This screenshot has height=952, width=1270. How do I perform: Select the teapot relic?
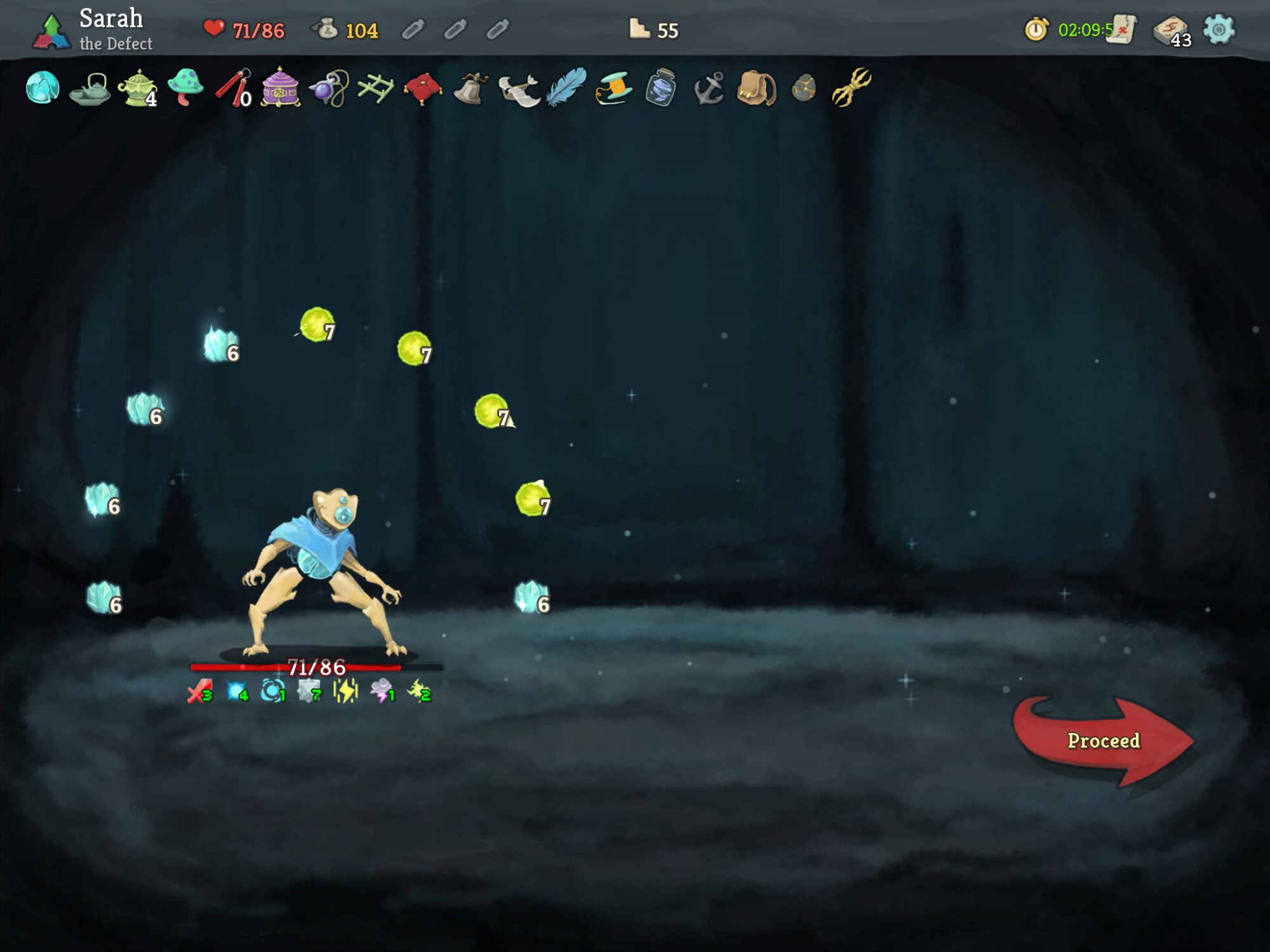click(x=90, y=89)
